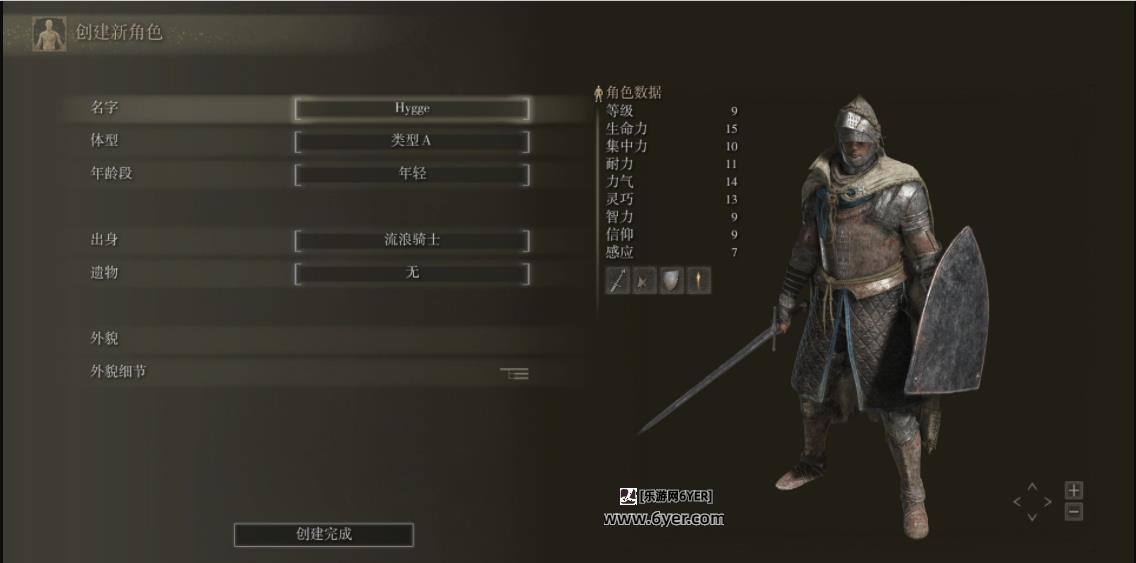
Task: Select the crossed-weapons equipment icon
Action: pos(644,281)
